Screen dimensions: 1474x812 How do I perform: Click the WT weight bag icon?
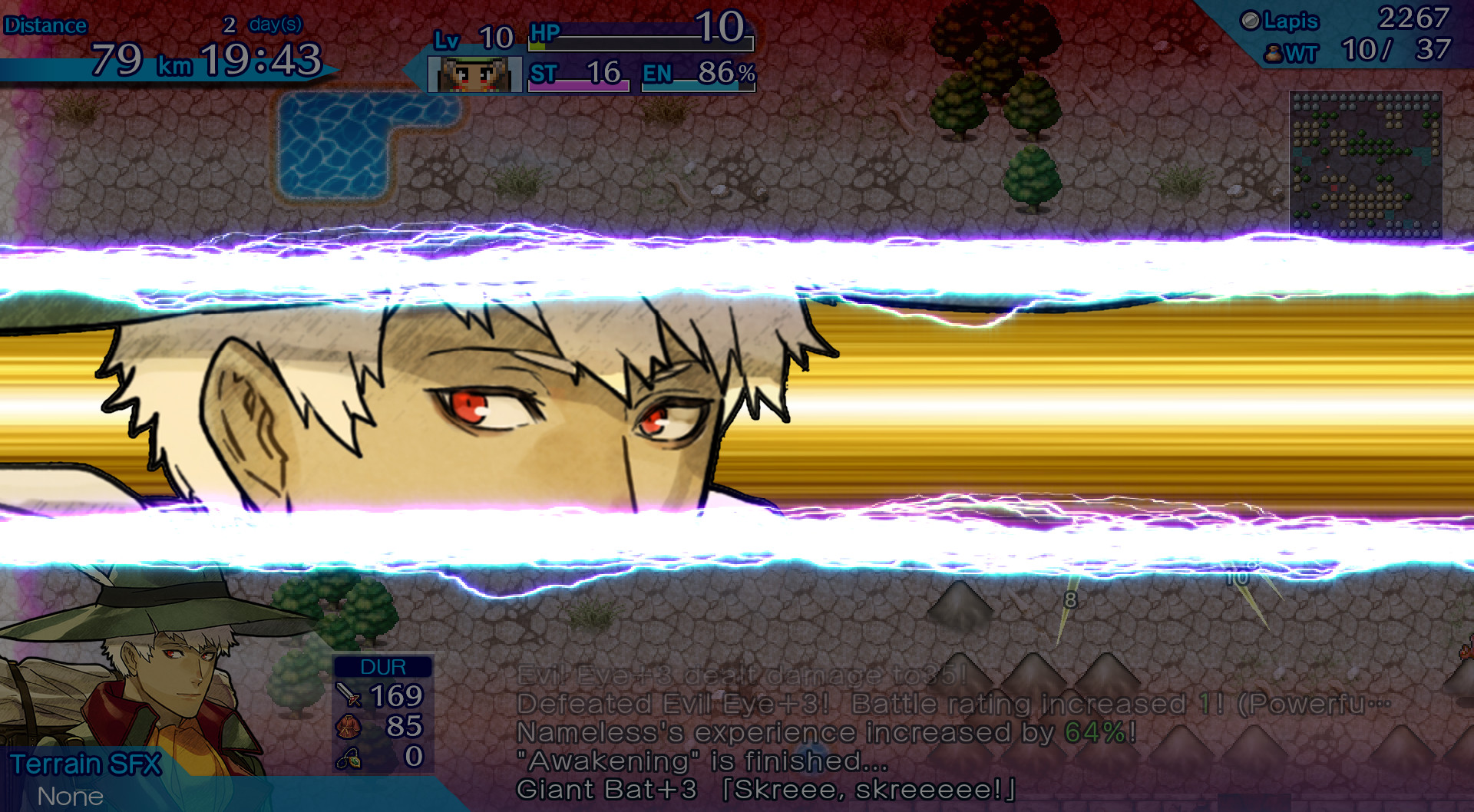1274,53
